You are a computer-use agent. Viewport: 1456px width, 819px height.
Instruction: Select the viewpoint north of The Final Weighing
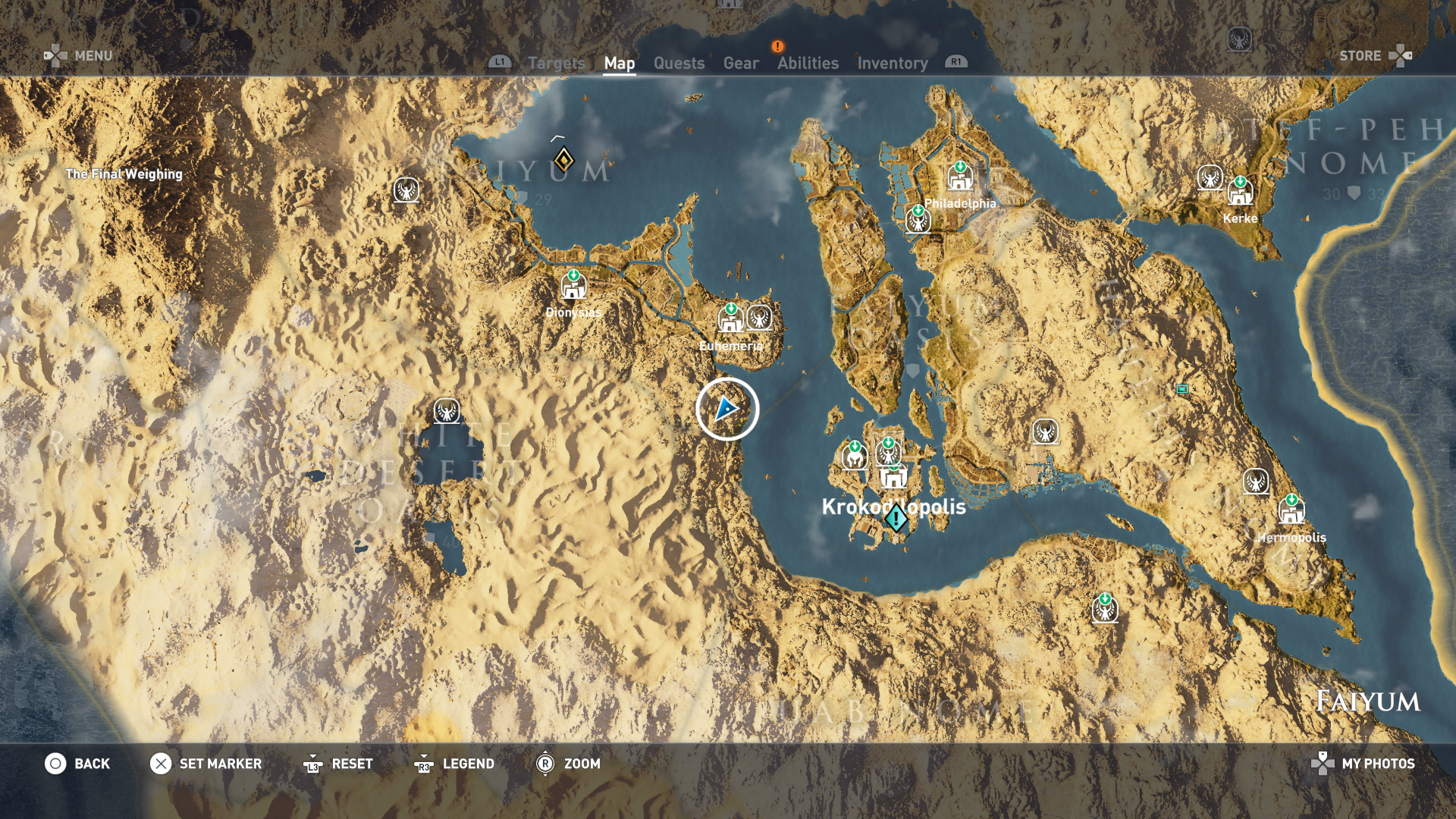406,190
